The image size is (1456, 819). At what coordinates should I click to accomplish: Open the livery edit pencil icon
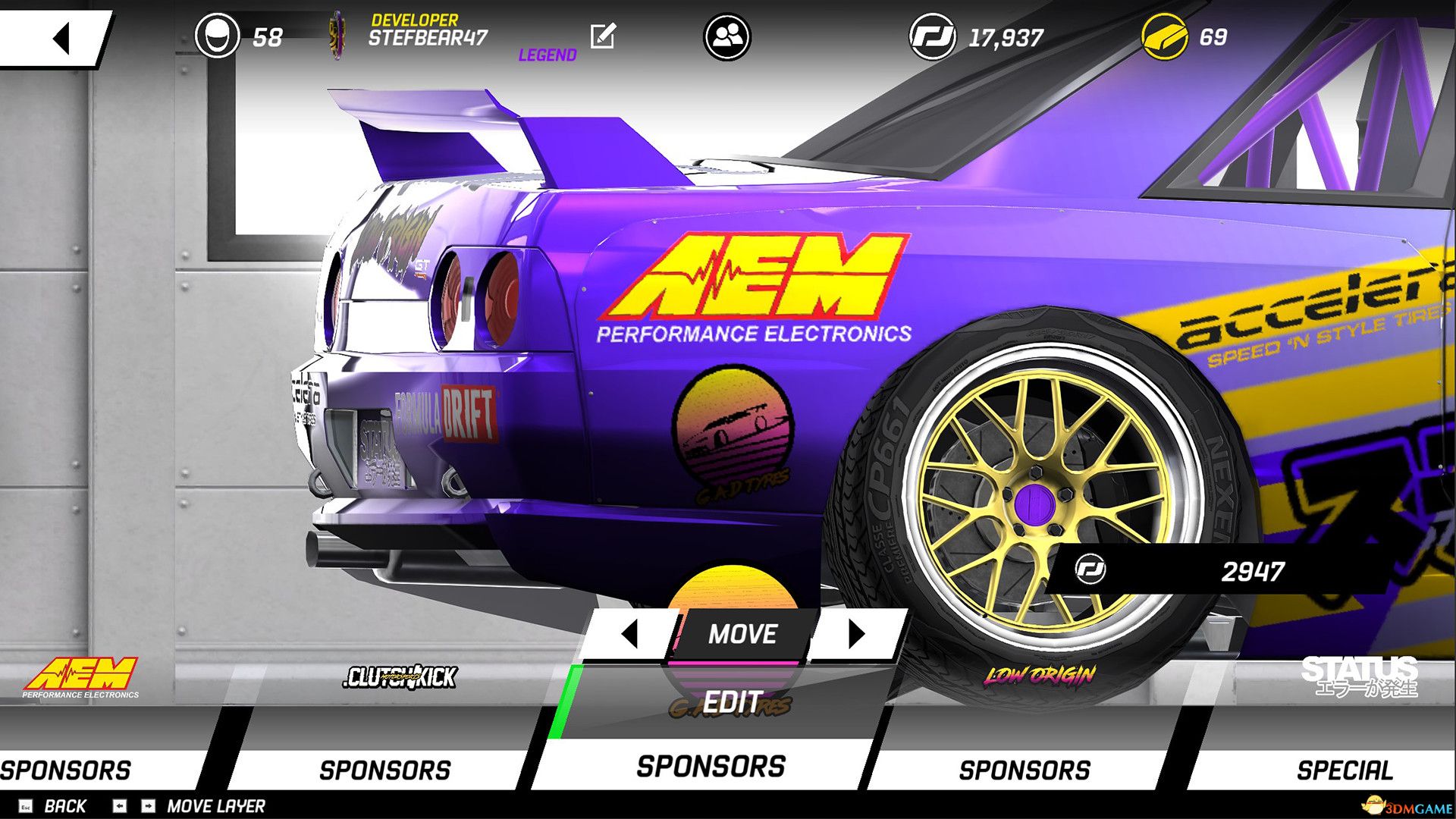pyautogui.click(x=601, y=34)
